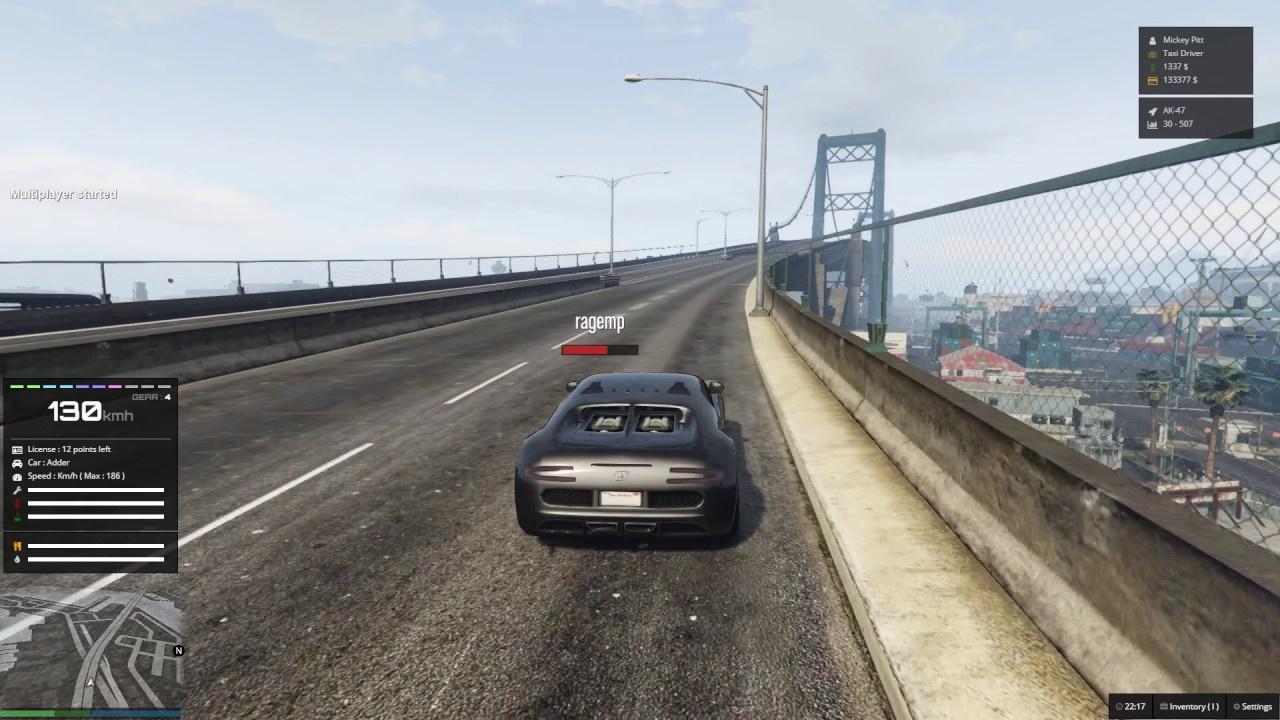This screenshot has width=1280, height=720.
Task: Click the green cash dollar icon
Action: tap(1152, 67)
